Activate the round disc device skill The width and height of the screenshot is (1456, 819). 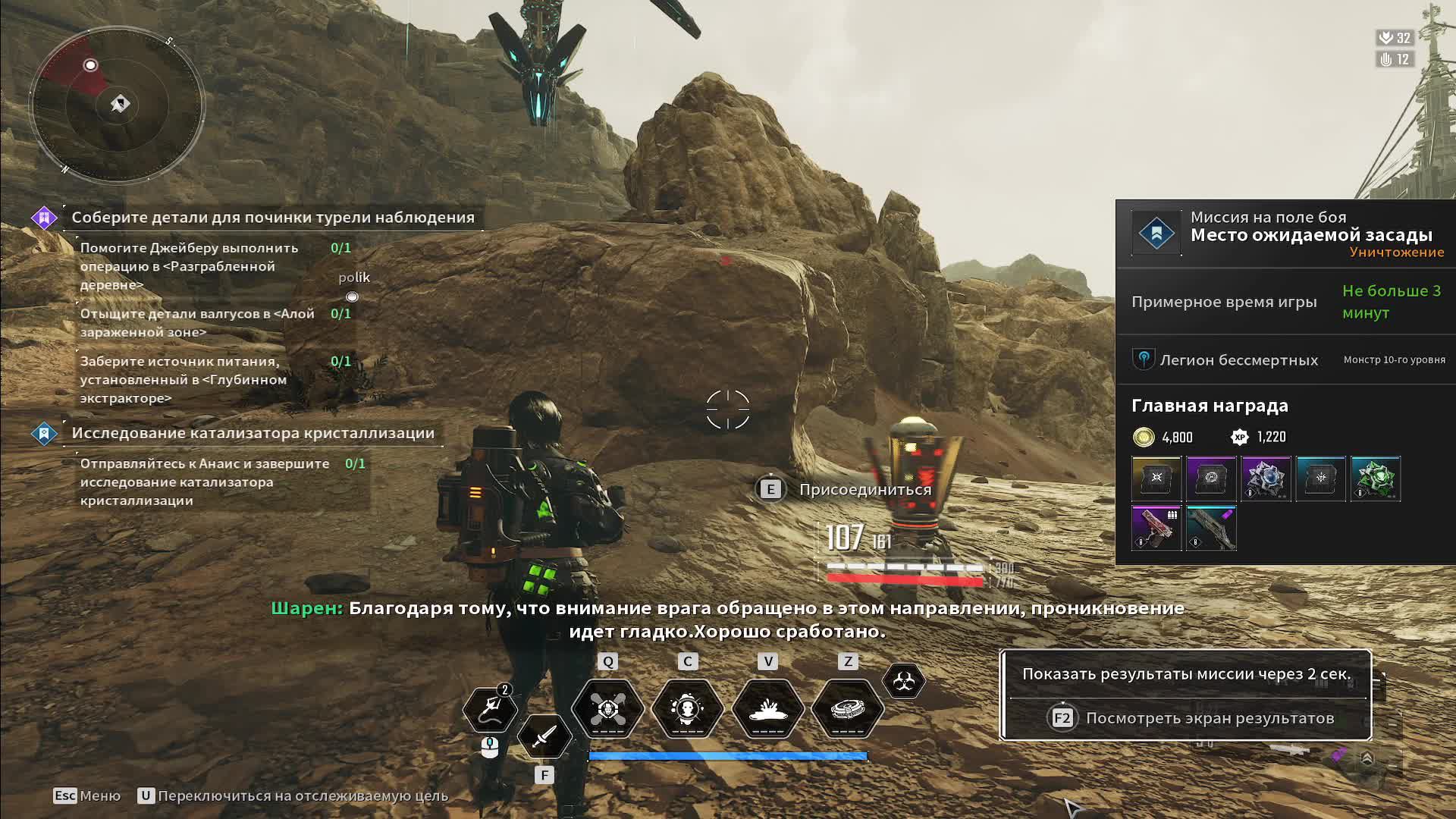(848, 709)
